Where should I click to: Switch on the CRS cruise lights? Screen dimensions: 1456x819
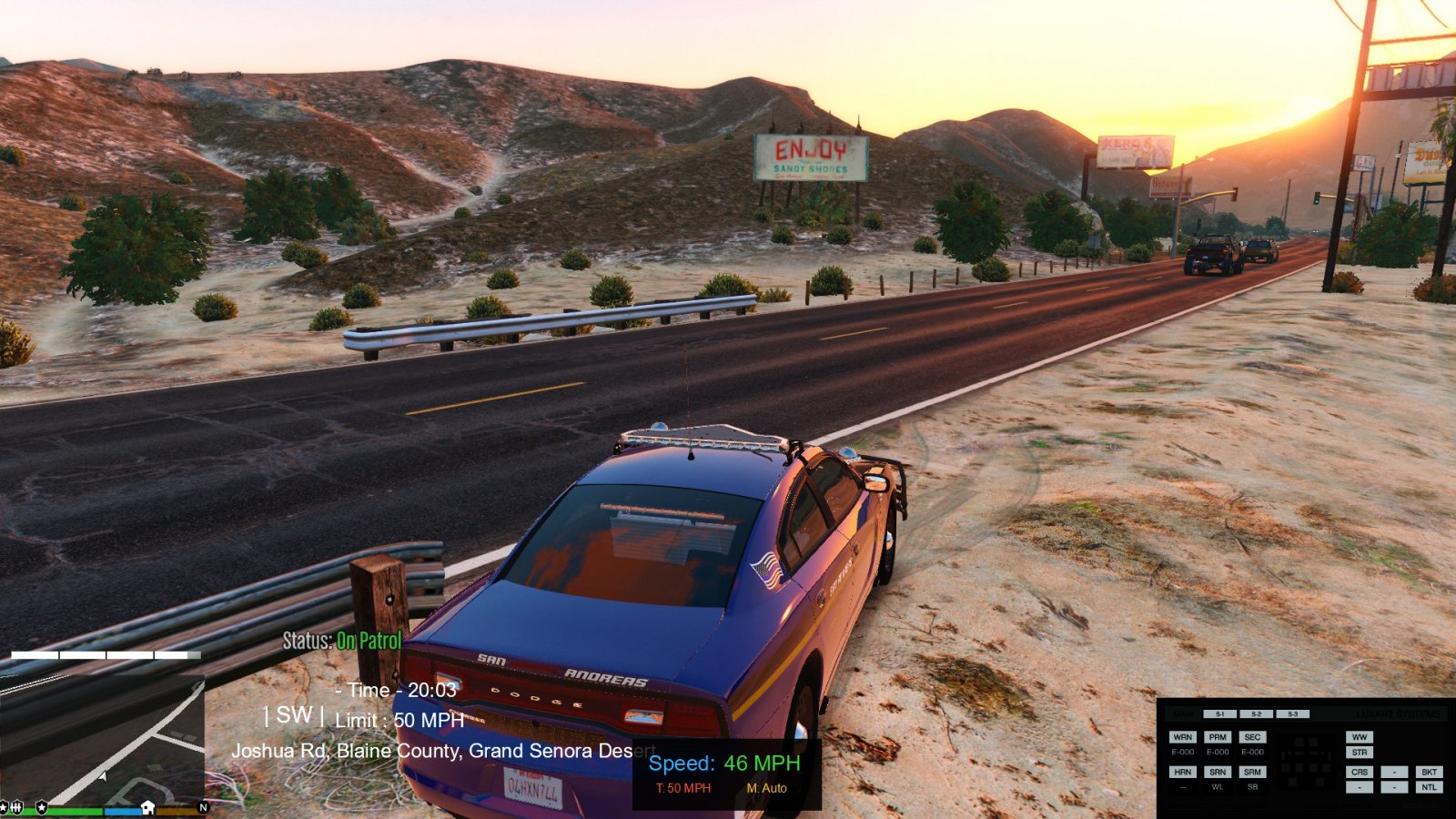pyautogui.click(x=1360, y=772)
